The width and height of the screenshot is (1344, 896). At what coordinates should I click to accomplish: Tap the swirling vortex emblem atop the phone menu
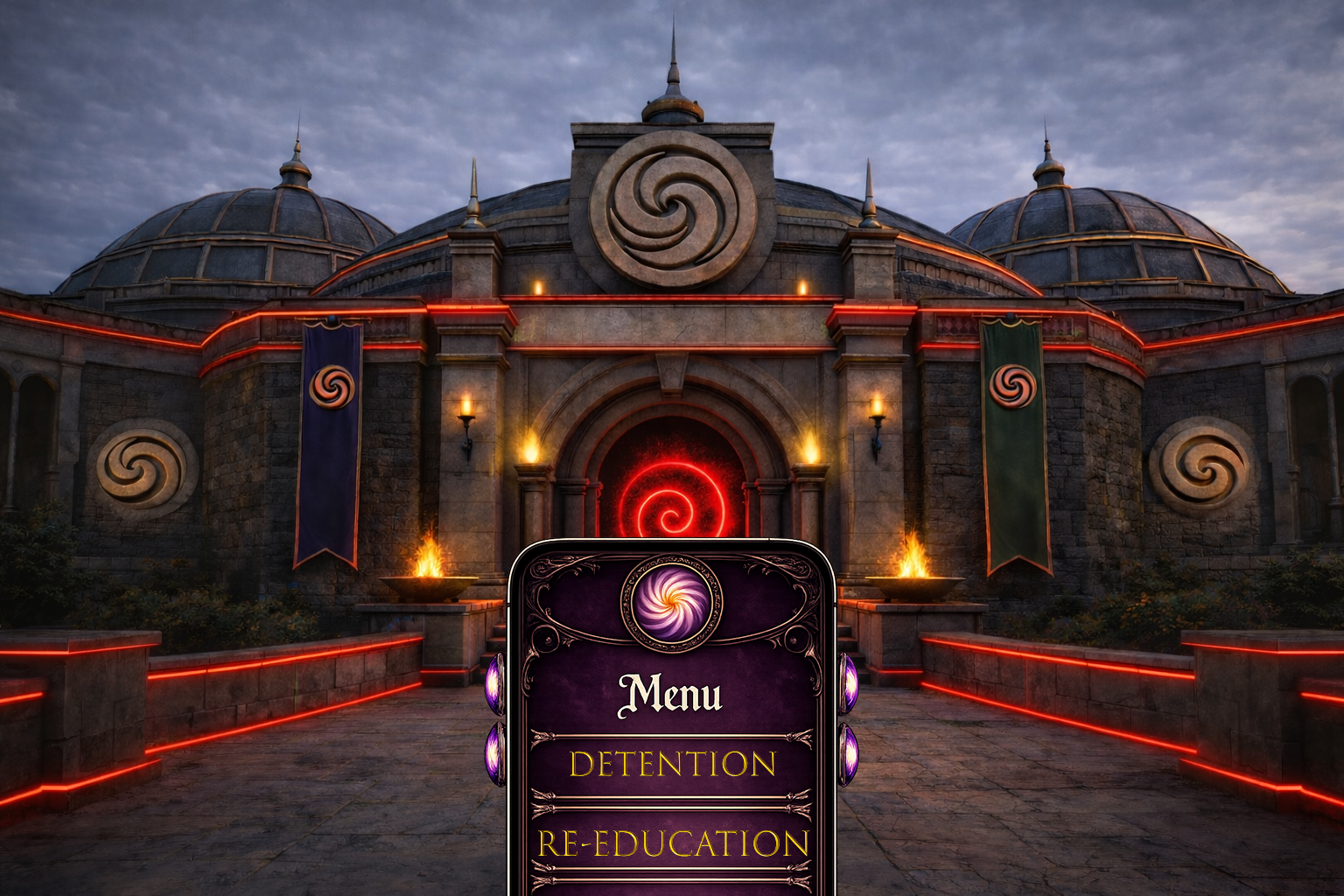coord(672,605)
